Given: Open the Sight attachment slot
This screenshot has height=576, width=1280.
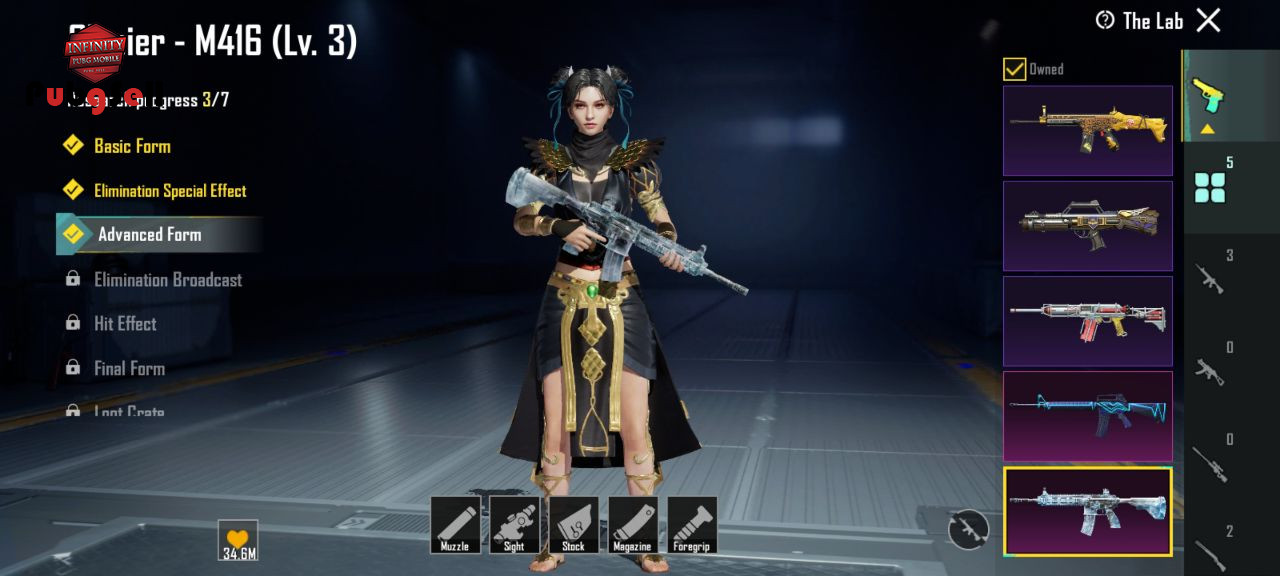Looking at the screenshot, I should click(514, 525).
